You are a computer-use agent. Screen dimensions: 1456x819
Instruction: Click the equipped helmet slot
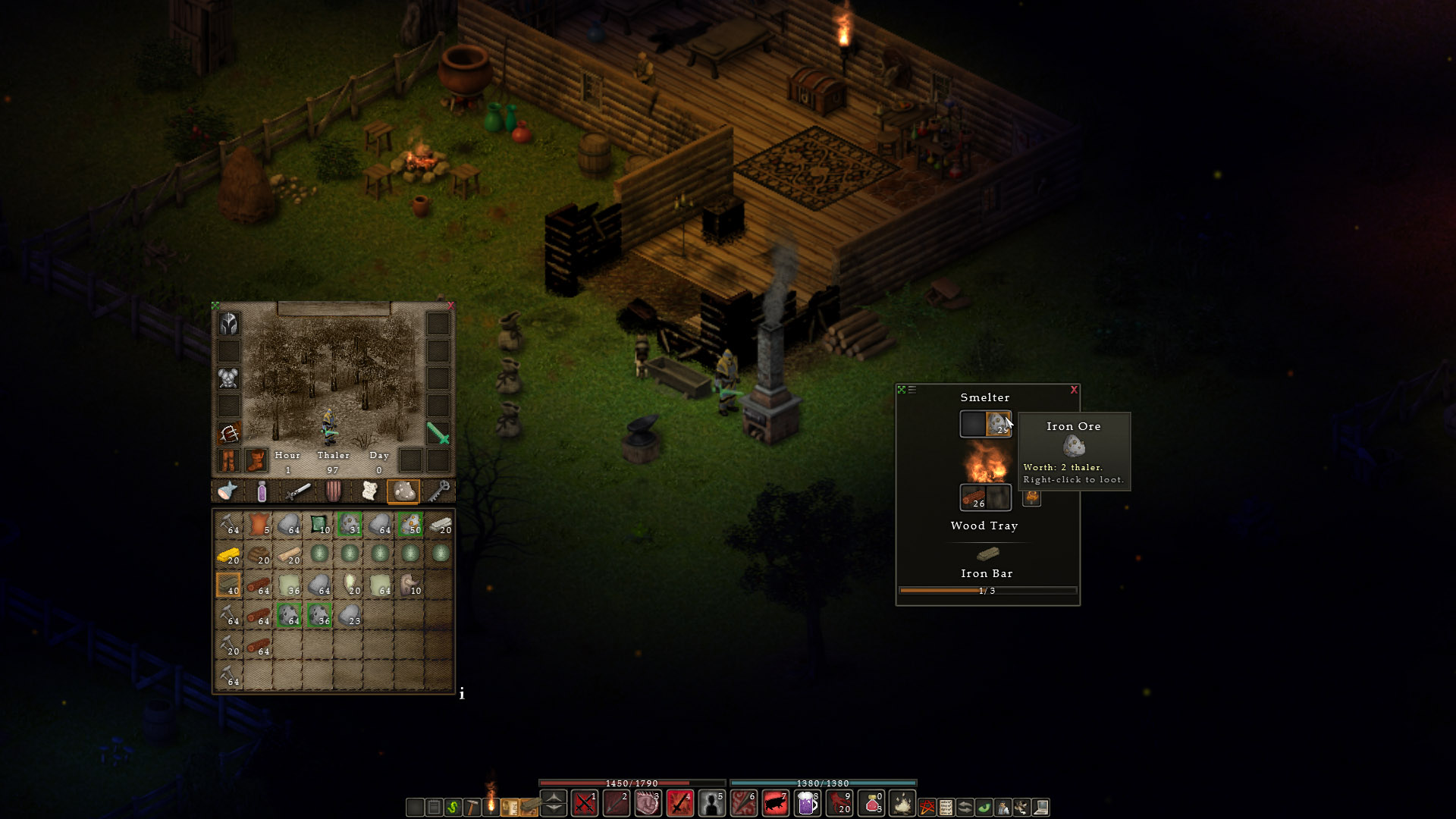229,324
